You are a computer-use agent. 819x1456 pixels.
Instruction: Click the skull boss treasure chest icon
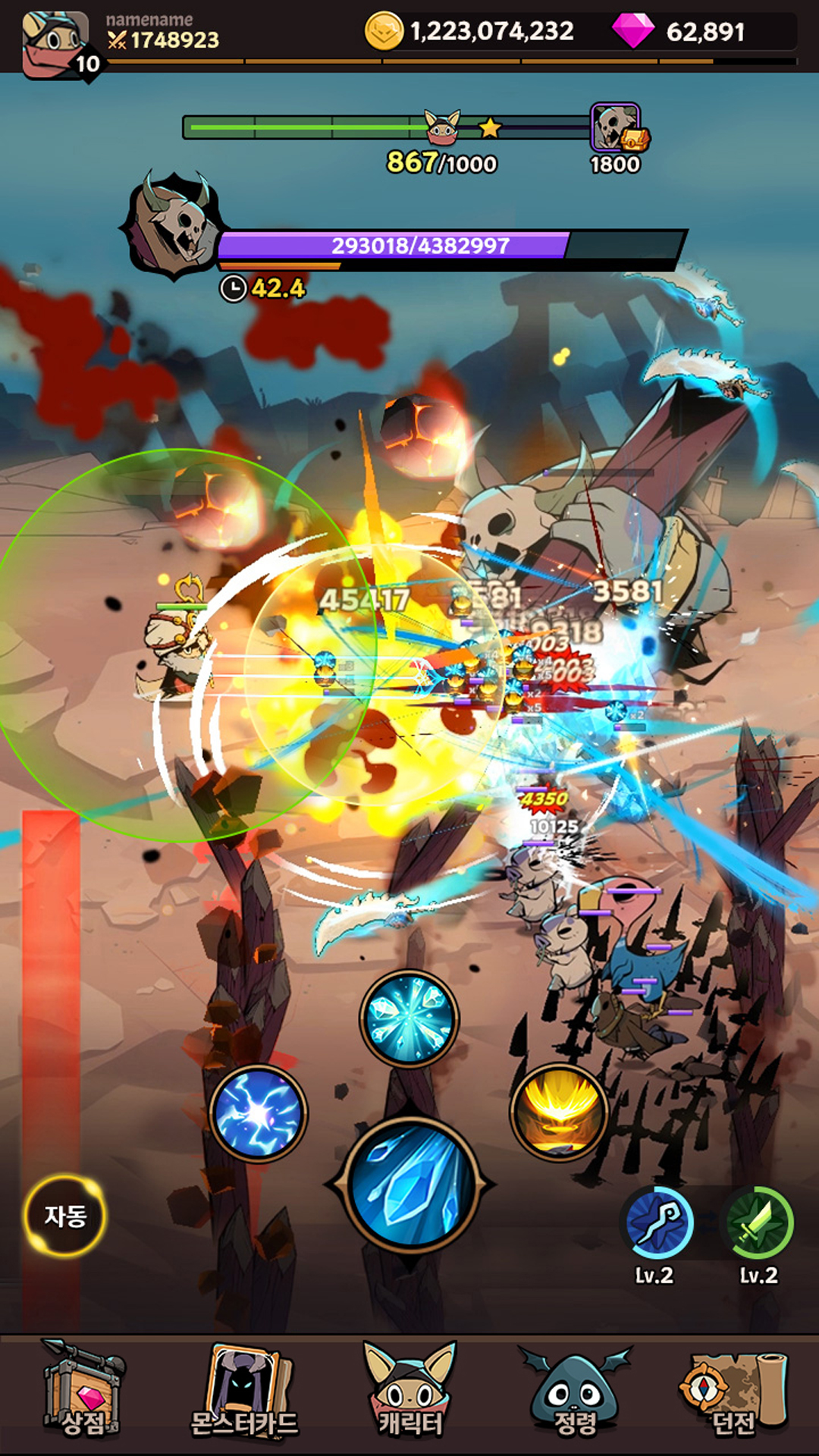coord(617,129)
